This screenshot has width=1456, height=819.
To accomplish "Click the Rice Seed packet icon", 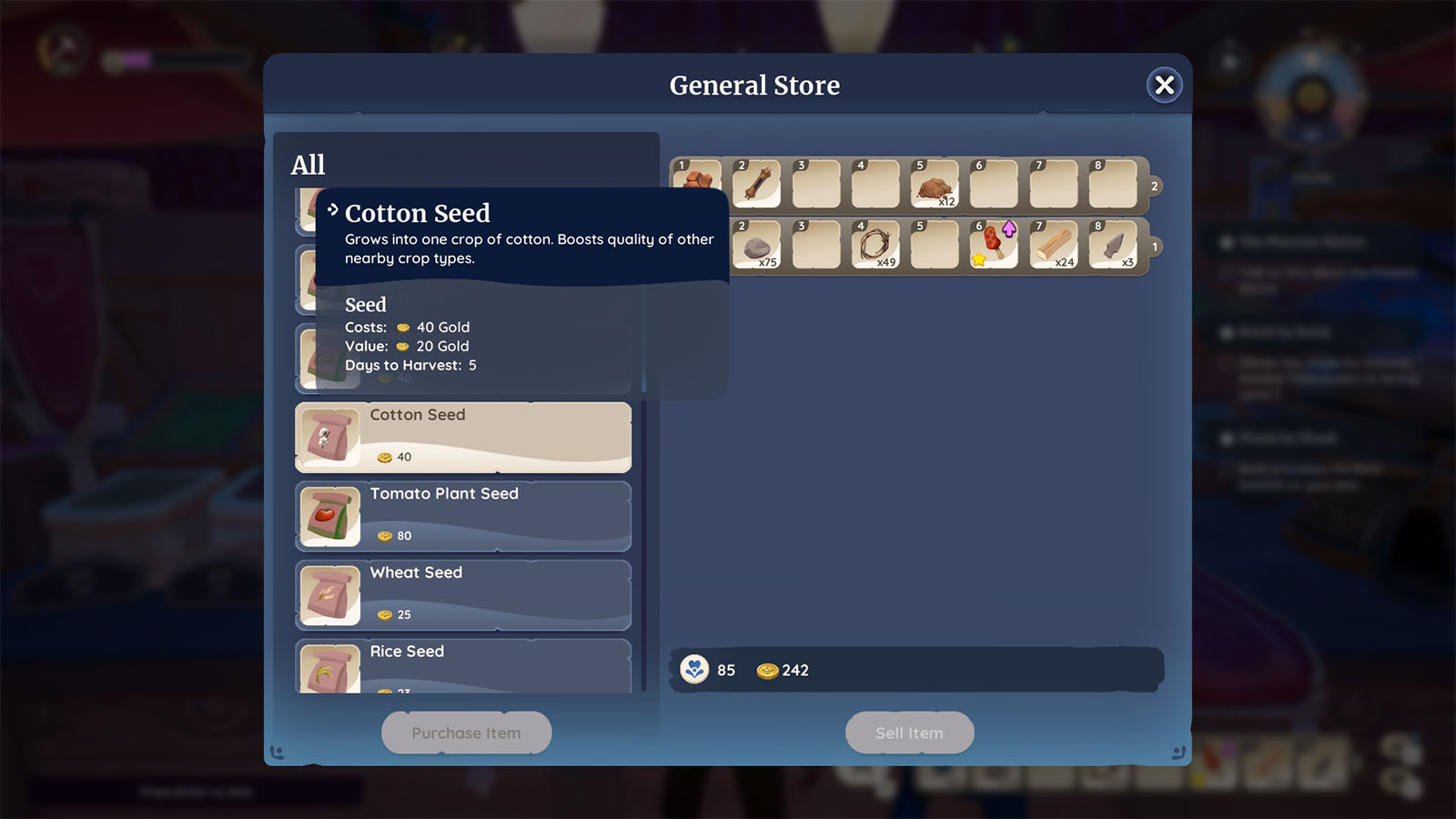I will click(x=329, y=671).
